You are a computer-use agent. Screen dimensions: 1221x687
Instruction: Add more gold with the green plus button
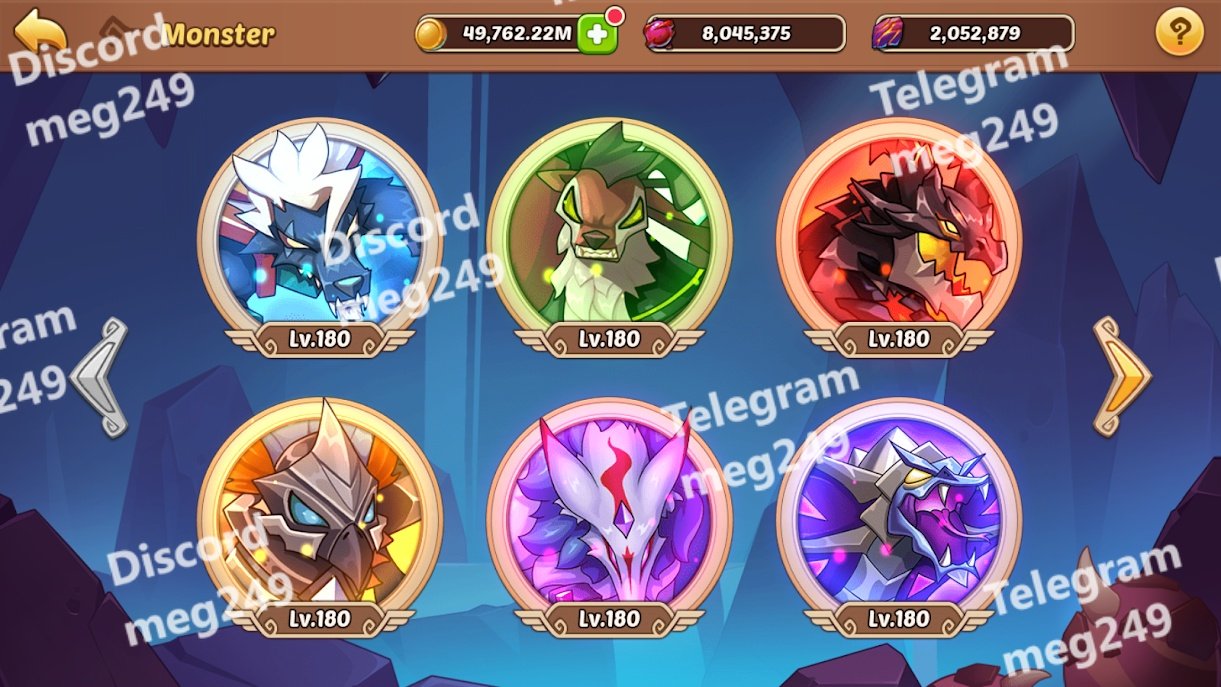tap(597, 34)
